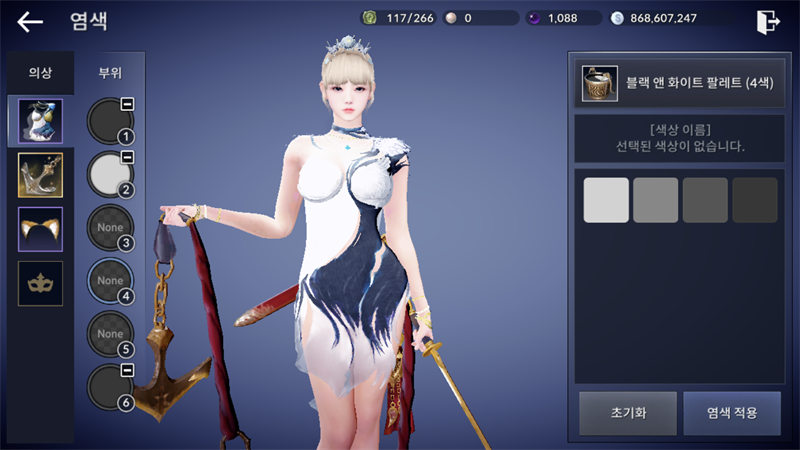Choose dye part slot 2
The image size is (800, 450).
pyautogui.click(x=110, y=174)
